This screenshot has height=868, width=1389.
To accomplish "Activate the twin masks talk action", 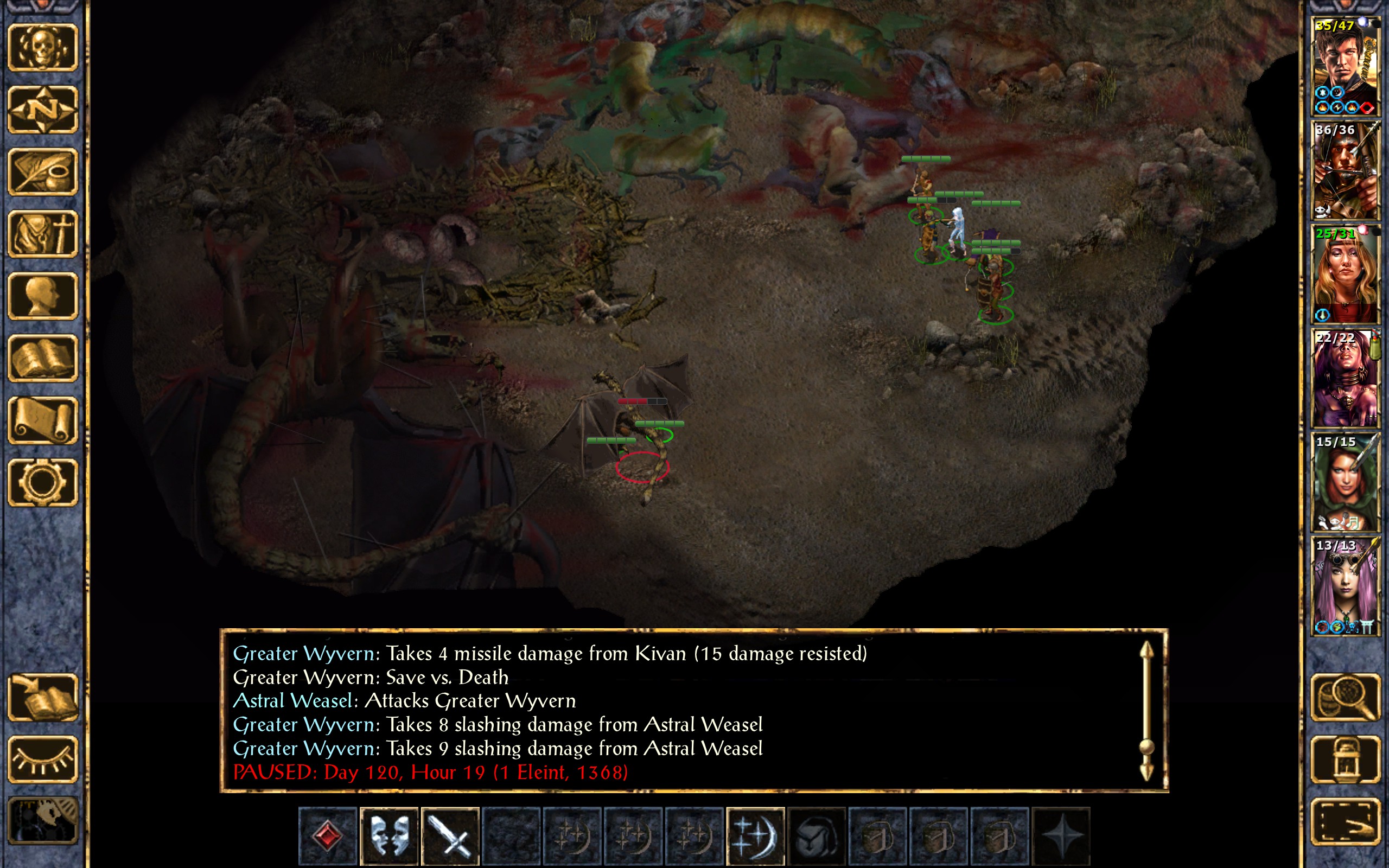I will [x=389, y=836].
